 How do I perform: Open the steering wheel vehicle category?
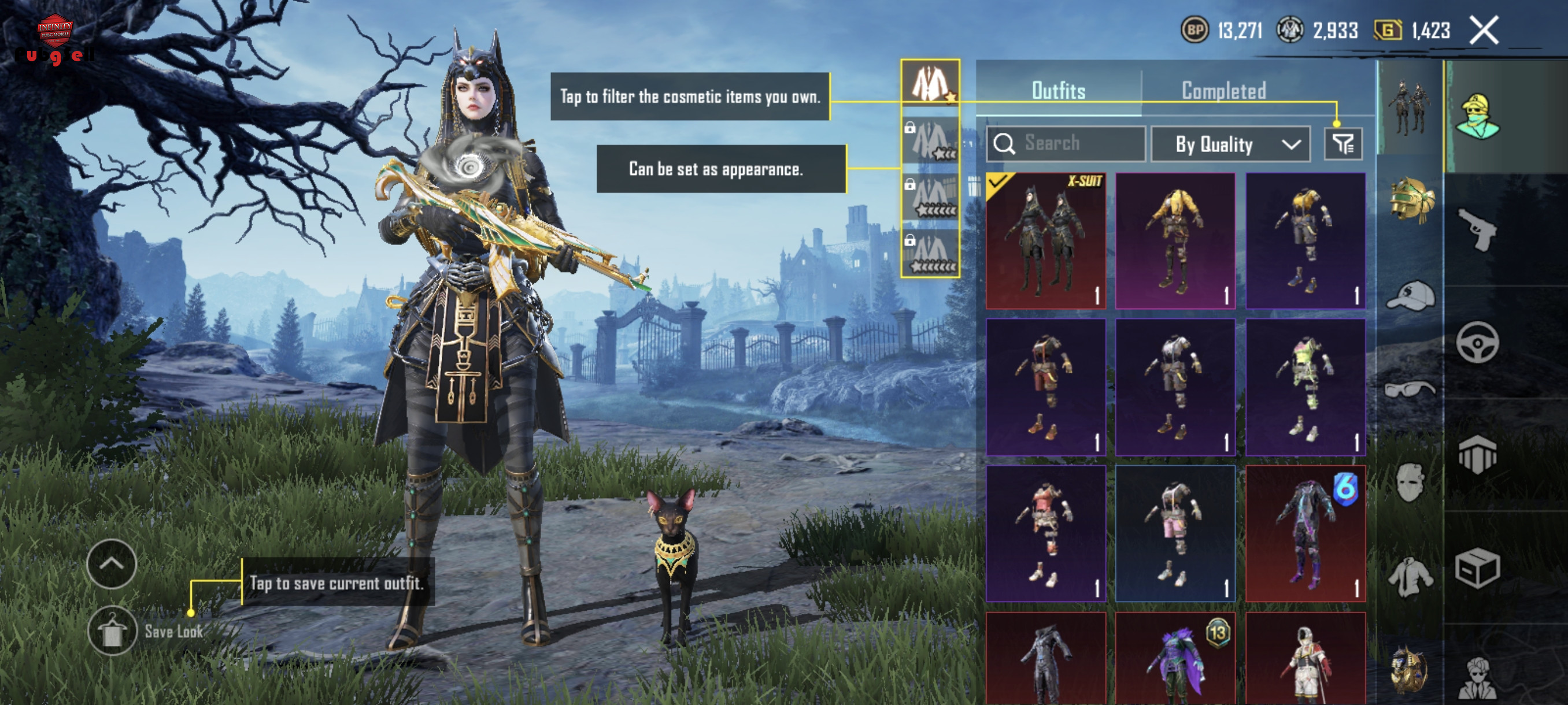tap(1477, 343)
